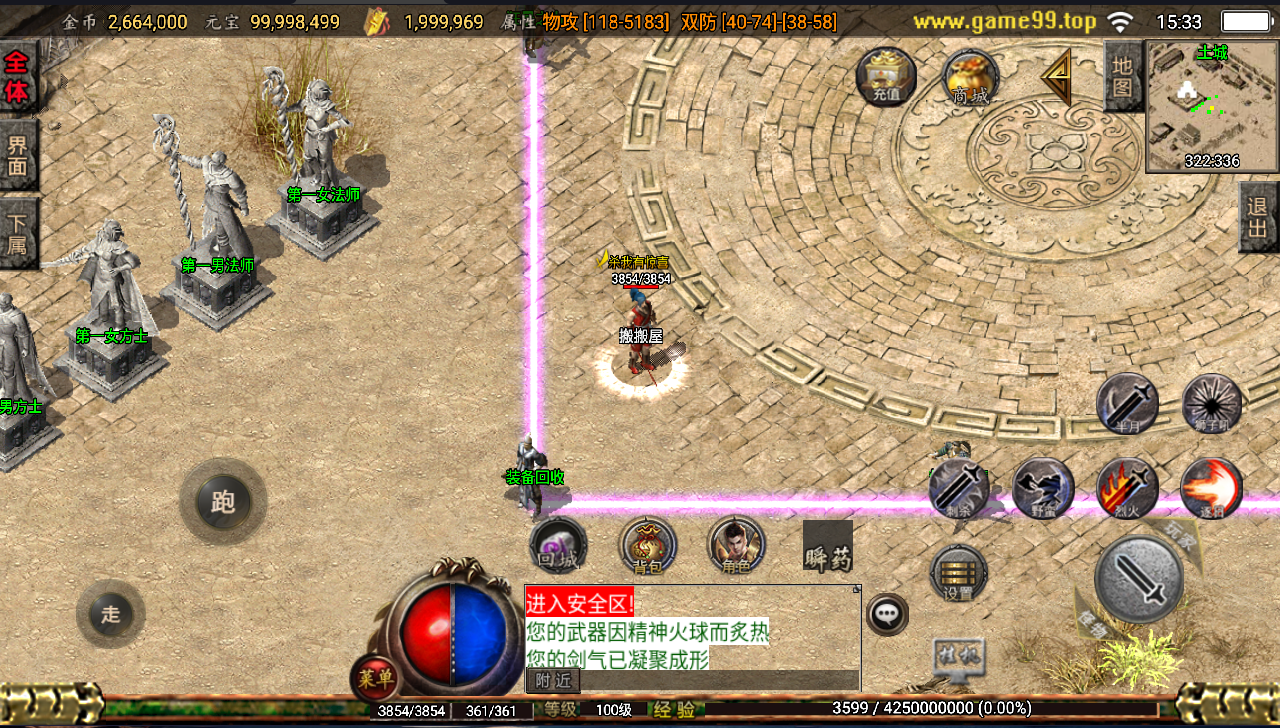The image size is (1280, 728).
Task: Open the 地图 map button
Action: [1122, 76]
